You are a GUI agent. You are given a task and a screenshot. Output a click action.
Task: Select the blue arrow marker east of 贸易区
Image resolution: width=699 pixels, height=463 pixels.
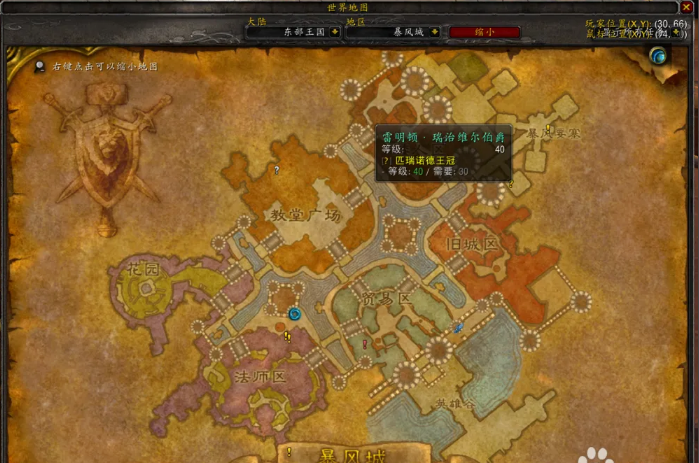click(457, 327)
